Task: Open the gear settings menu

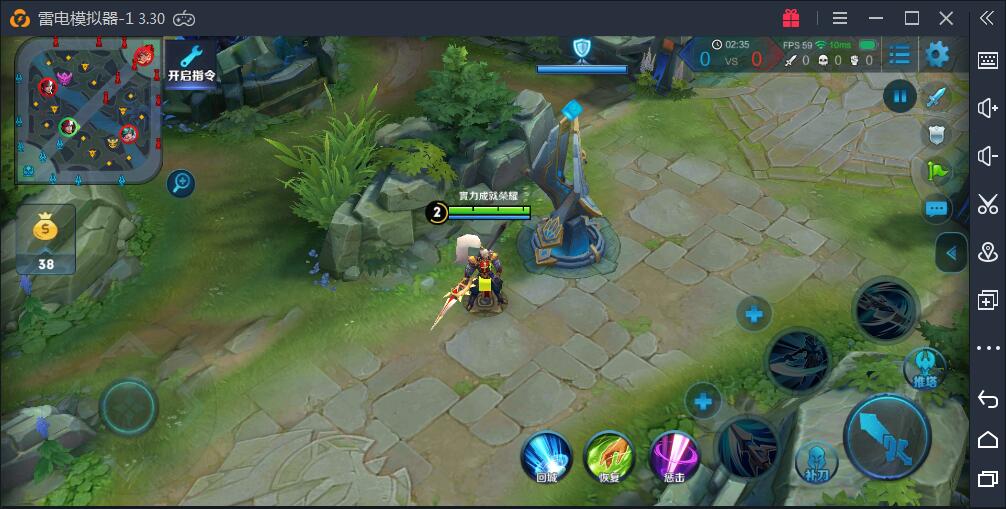Action: pyautogui.click(x=937, y=54)
